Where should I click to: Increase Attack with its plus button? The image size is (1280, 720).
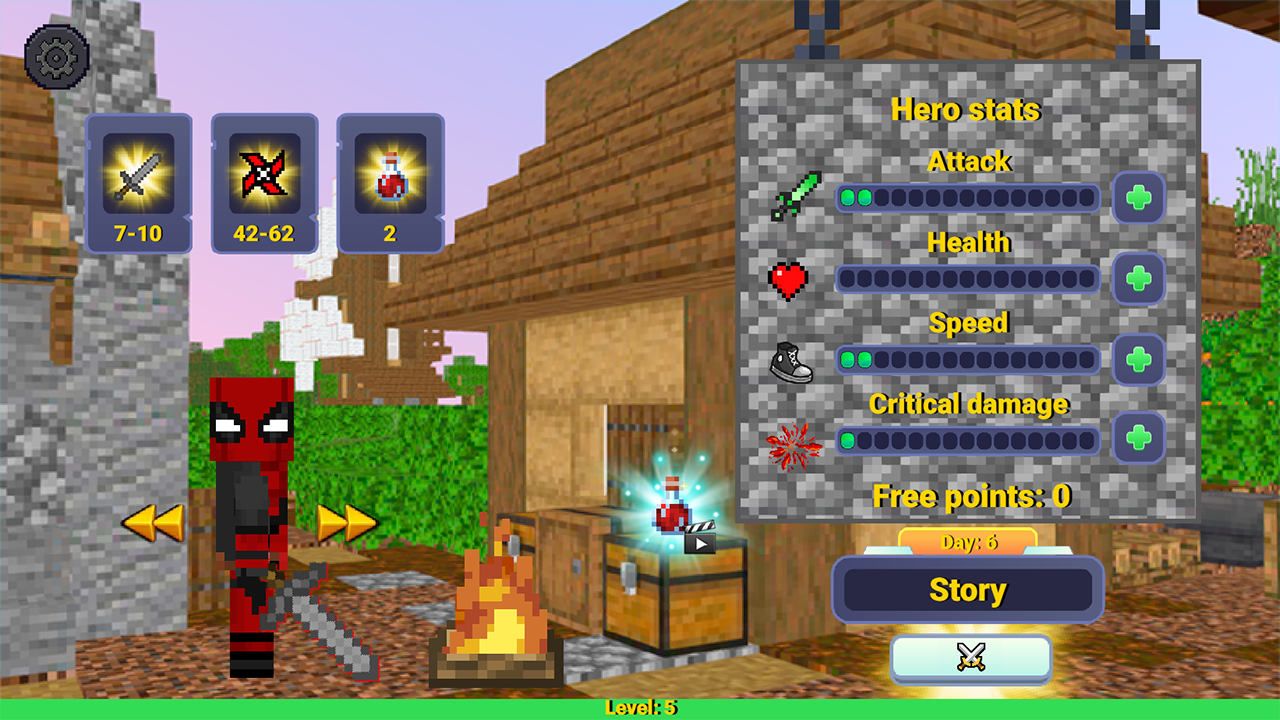click(1139, 198)
